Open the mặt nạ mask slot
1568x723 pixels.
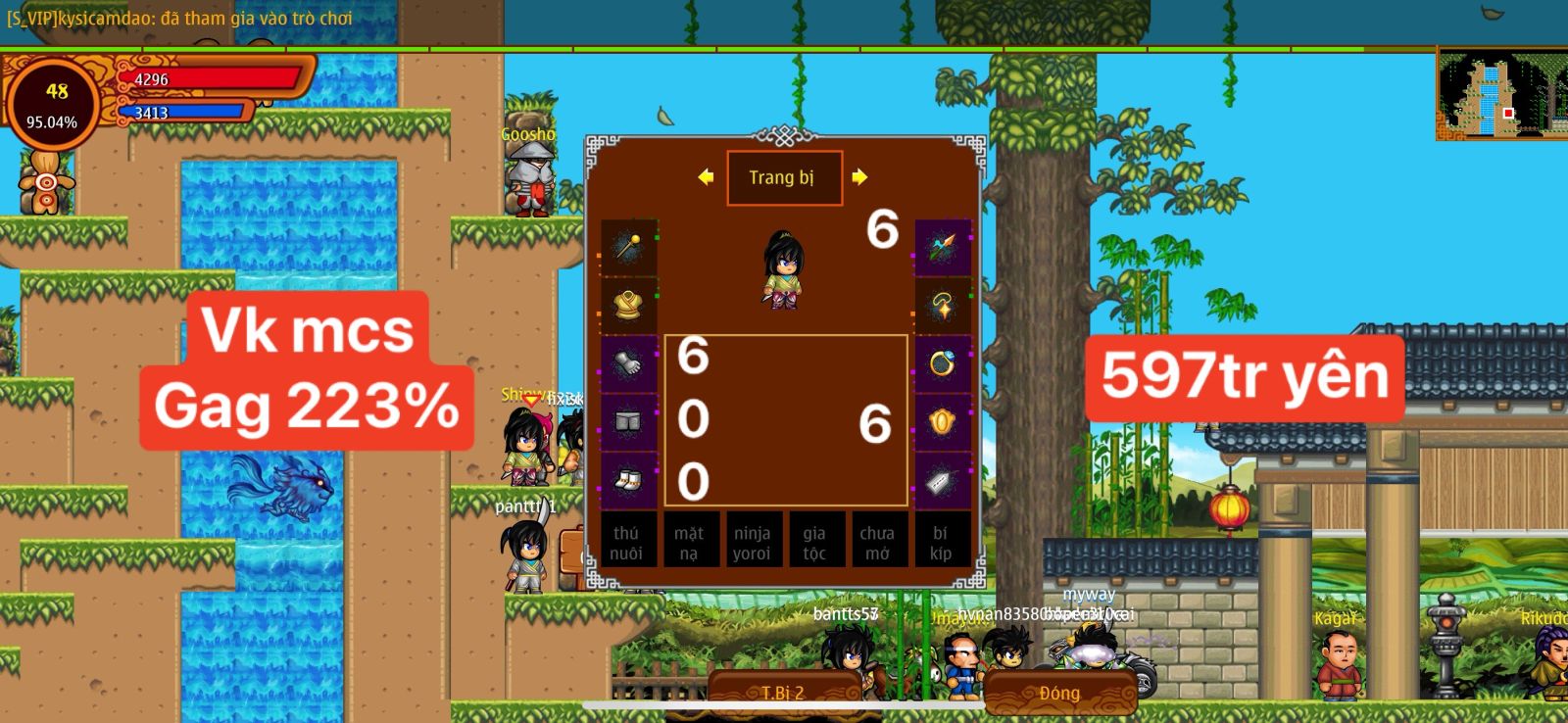[x=689, y=542]
